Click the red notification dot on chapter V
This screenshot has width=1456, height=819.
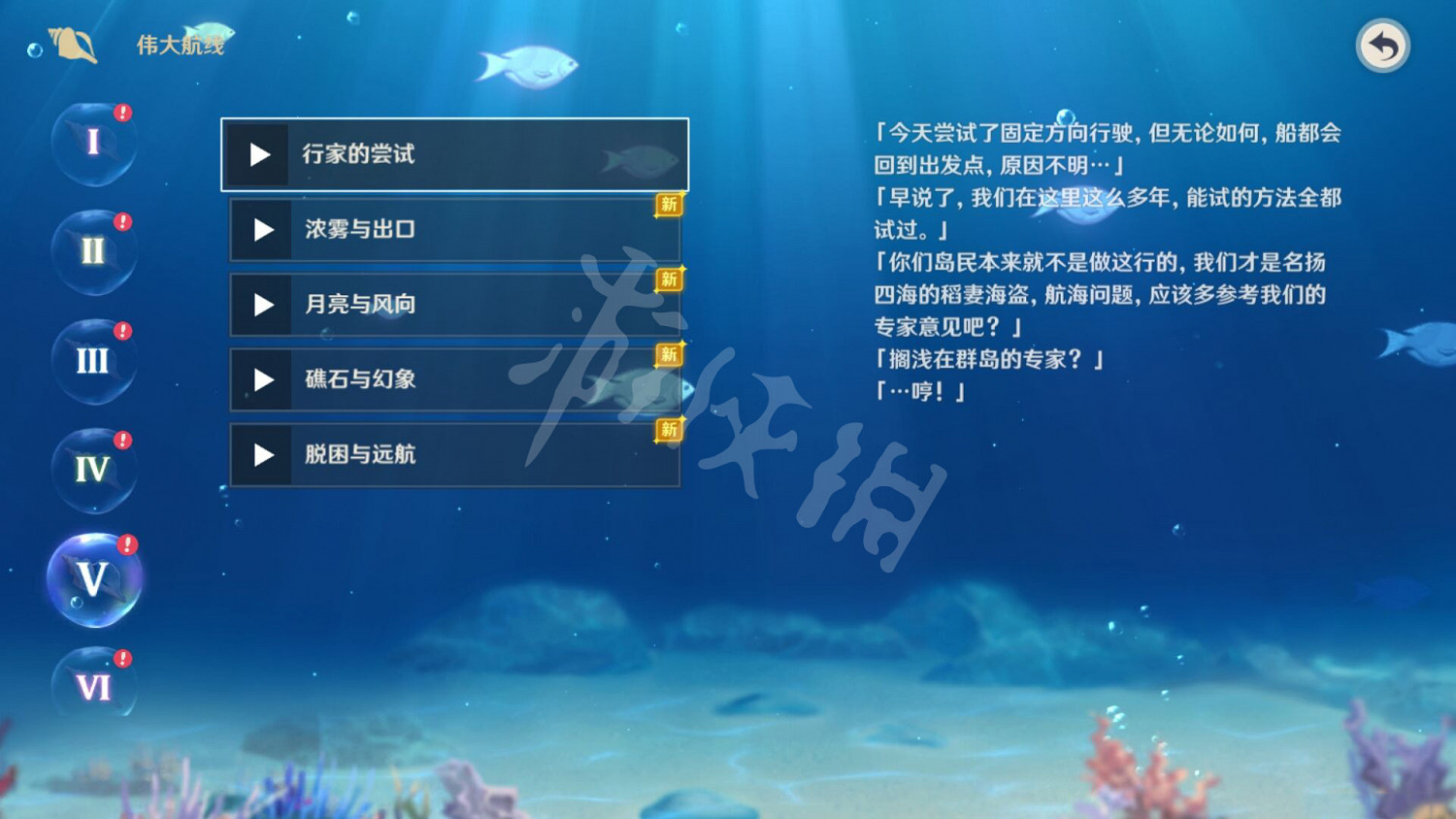point(126,543)
